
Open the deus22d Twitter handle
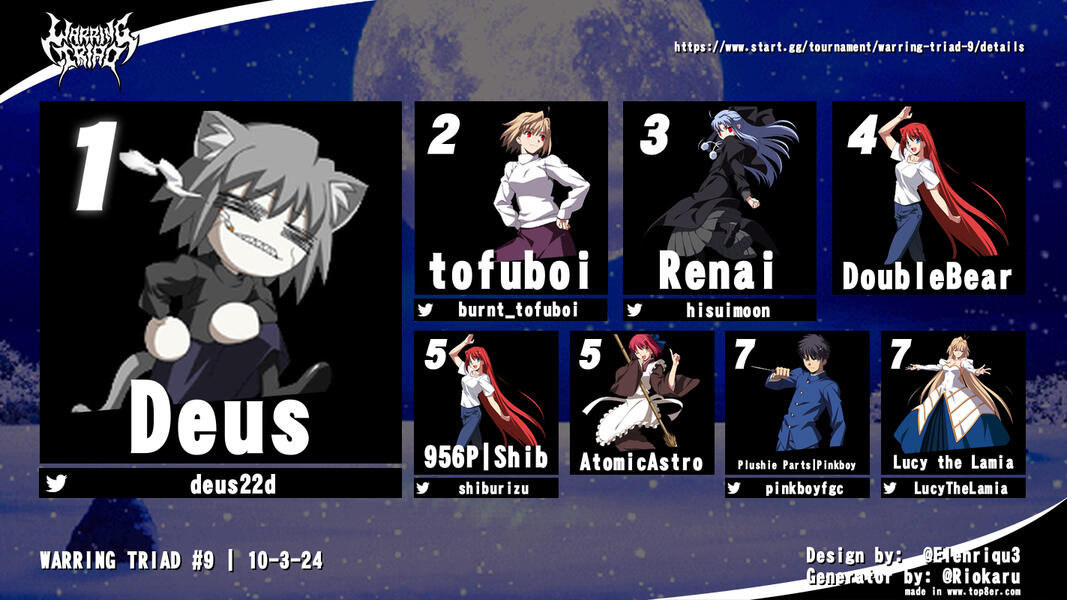click(x=232, y=485)
